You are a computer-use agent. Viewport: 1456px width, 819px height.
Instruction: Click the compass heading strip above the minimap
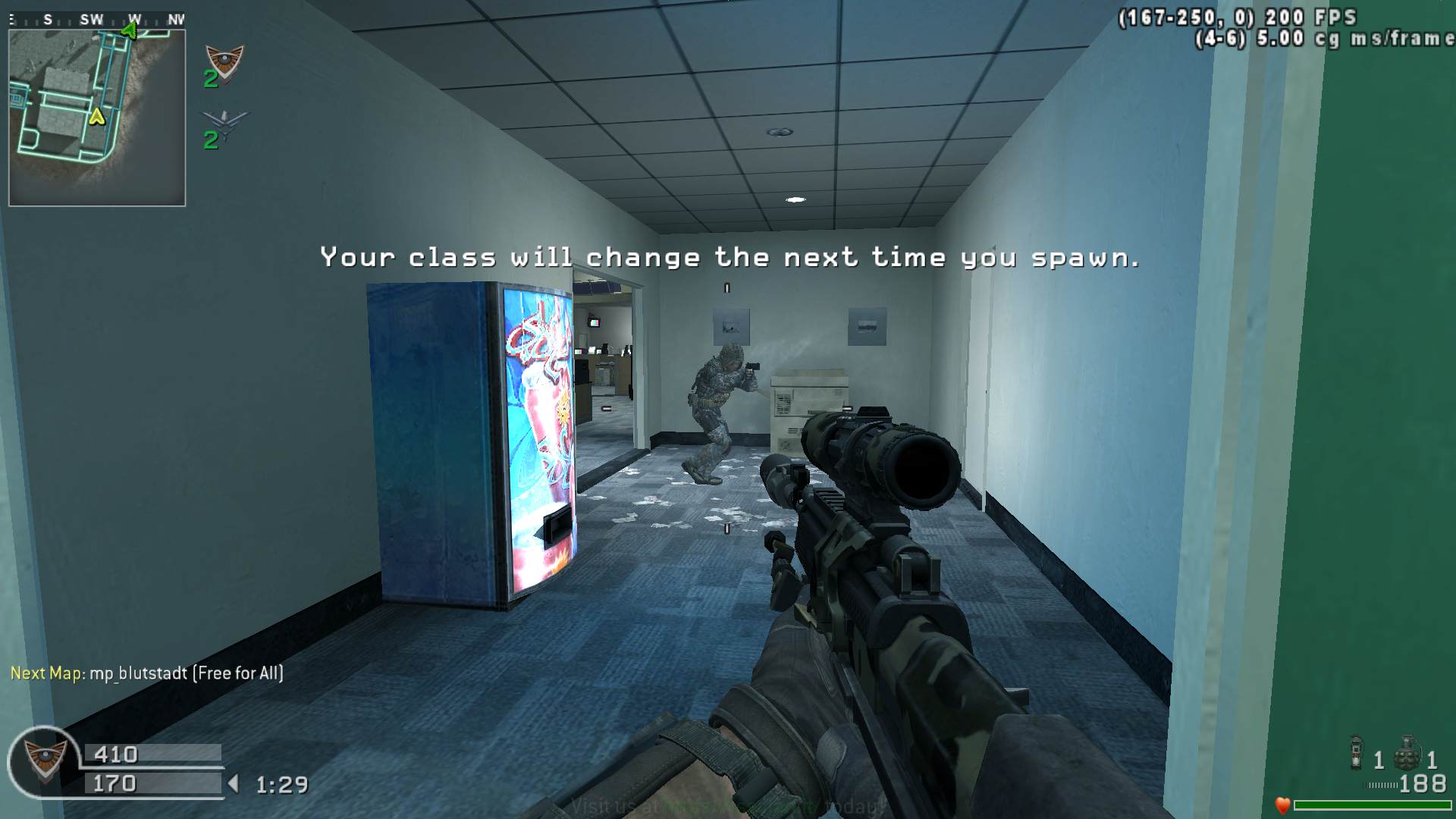(97, 20)
